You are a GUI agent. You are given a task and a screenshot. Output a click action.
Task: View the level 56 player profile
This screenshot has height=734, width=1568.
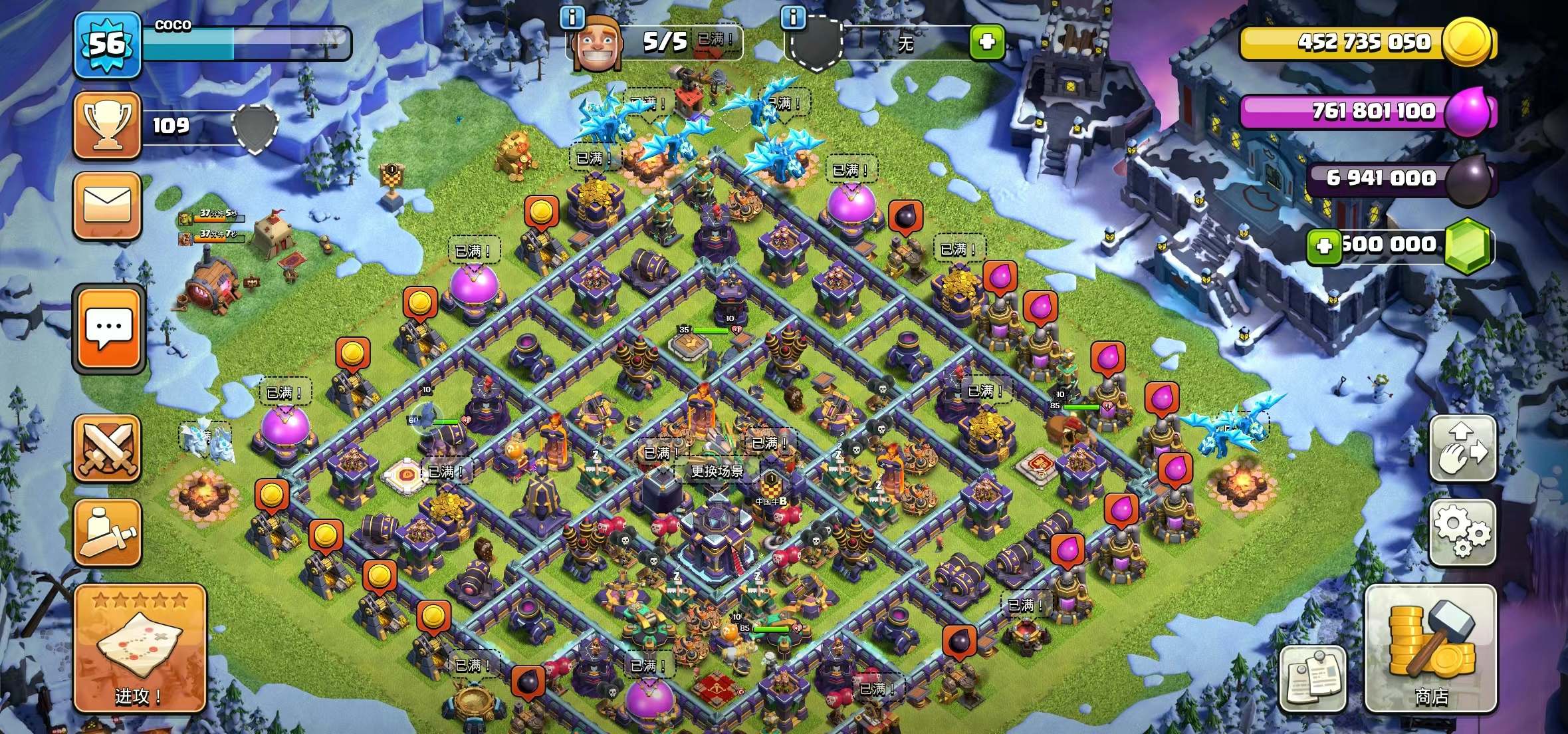pos(108,44)
